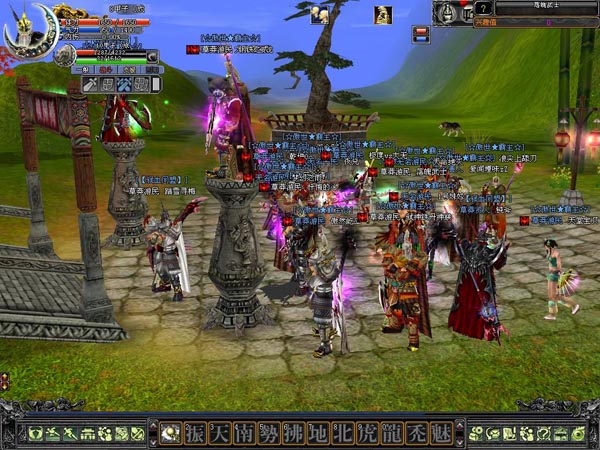Use the 拂 hotbar skill
Image resolution: width=600 pixels, height=450 pixels.
pyautogui.click(x=294, y=433)
